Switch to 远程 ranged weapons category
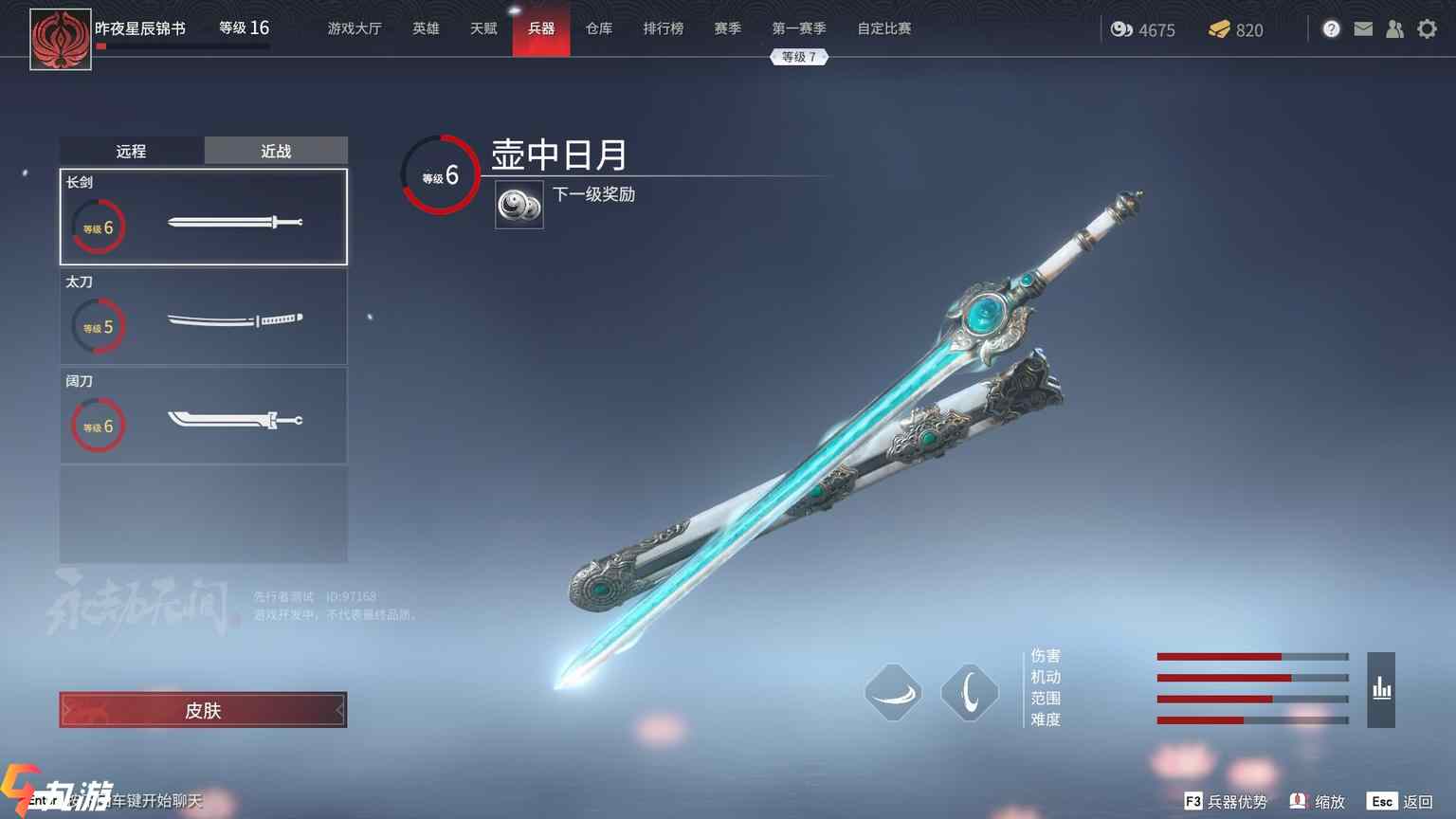 point(131,151)
